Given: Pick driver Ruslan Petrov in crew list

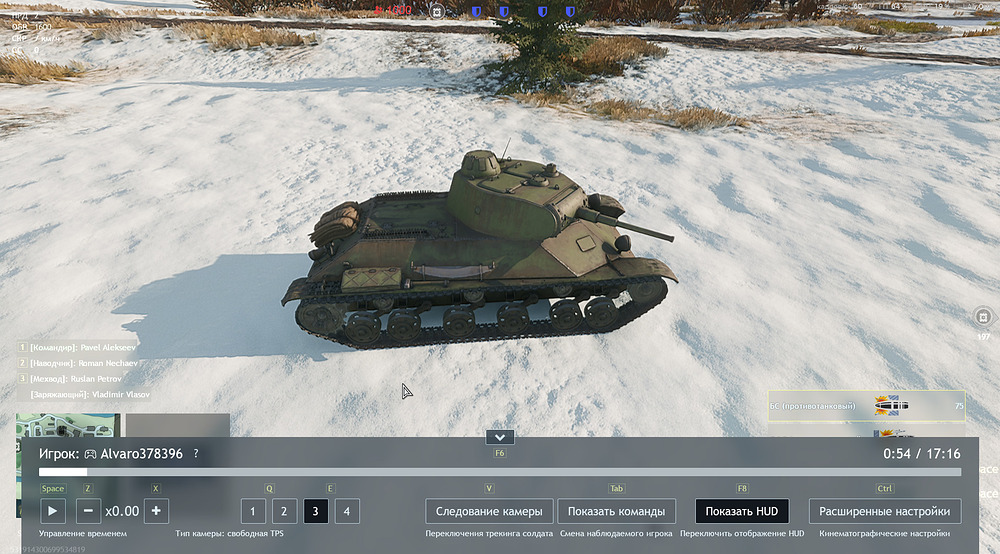Looking at the screenshot, I should (77, 379).
